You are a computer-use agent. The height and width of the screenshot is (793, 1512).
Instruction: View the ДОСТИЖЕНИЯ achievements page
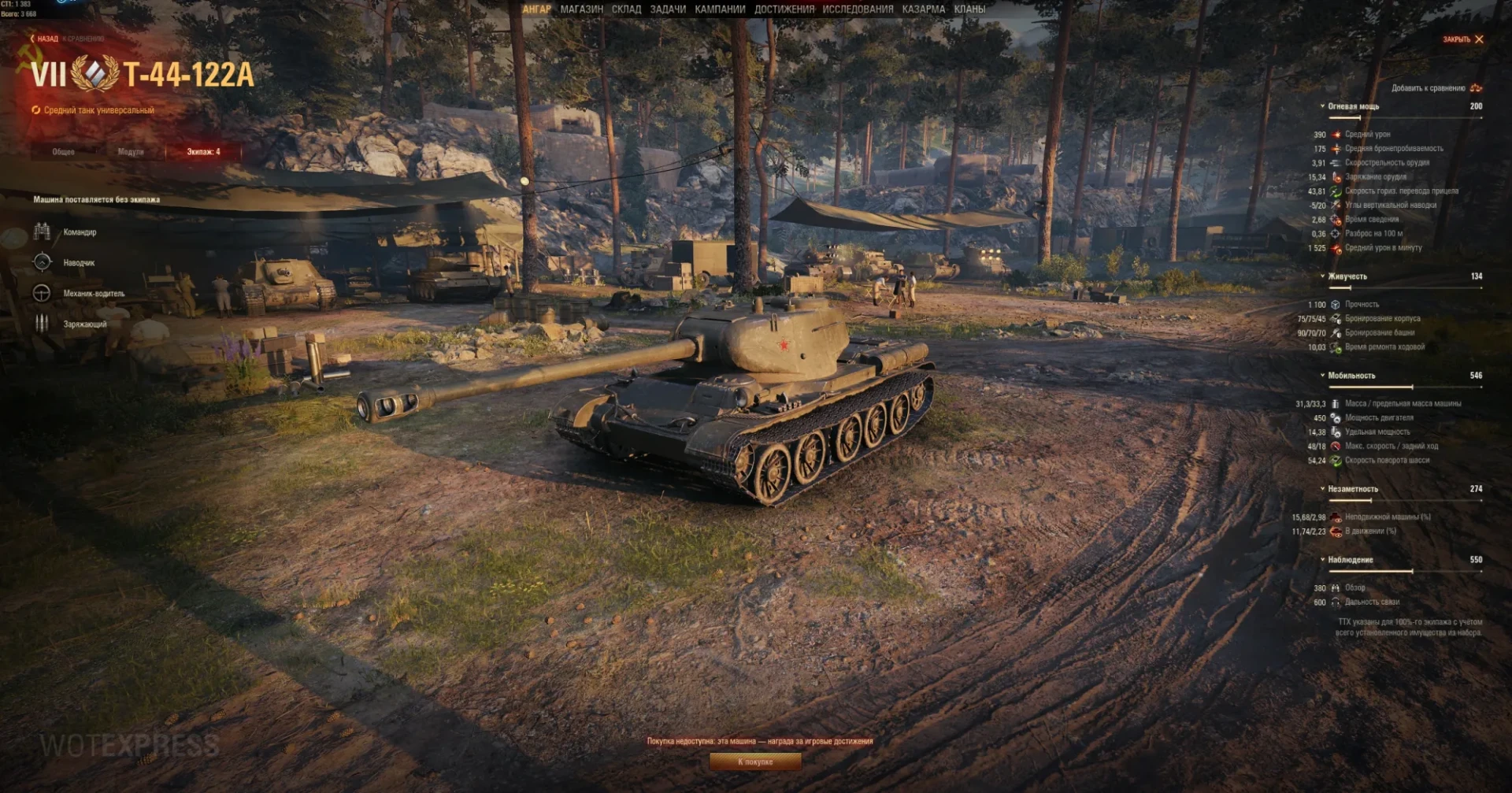point(784,9)
